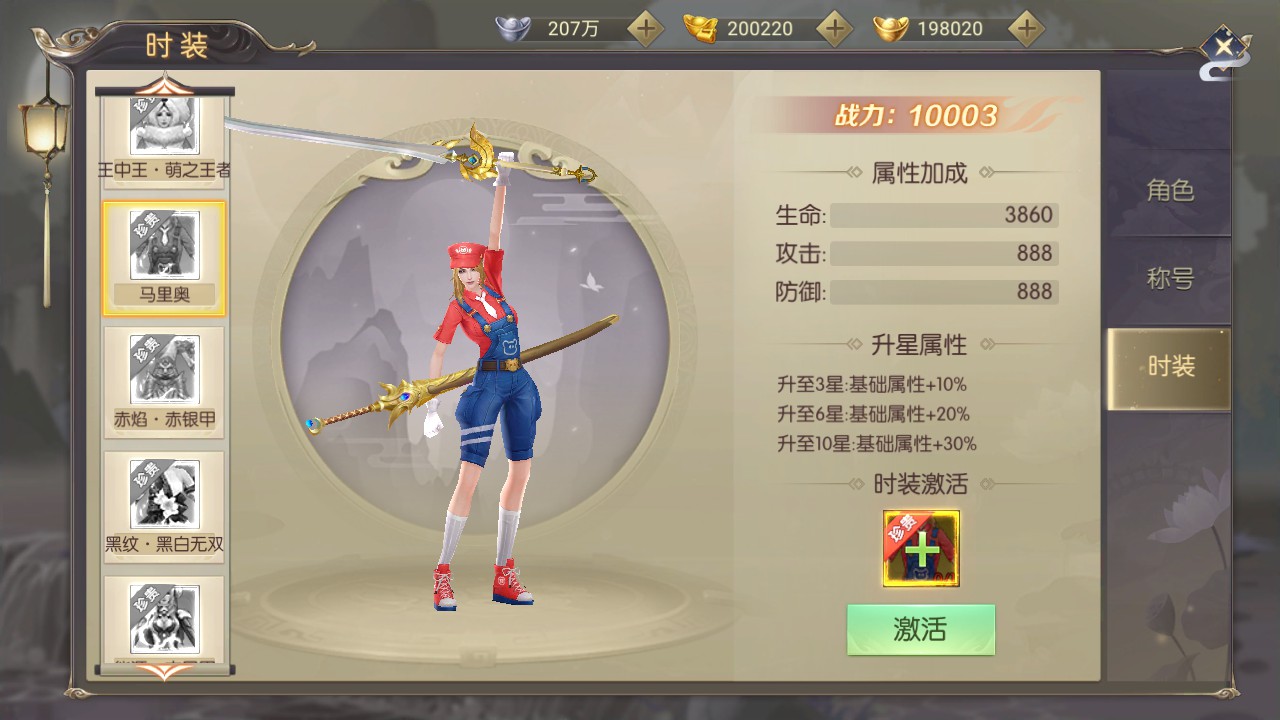Select the 王中王·萌之王者 outfit
The height and width of the screenshot is (720, 1280).
pos(164,138)
